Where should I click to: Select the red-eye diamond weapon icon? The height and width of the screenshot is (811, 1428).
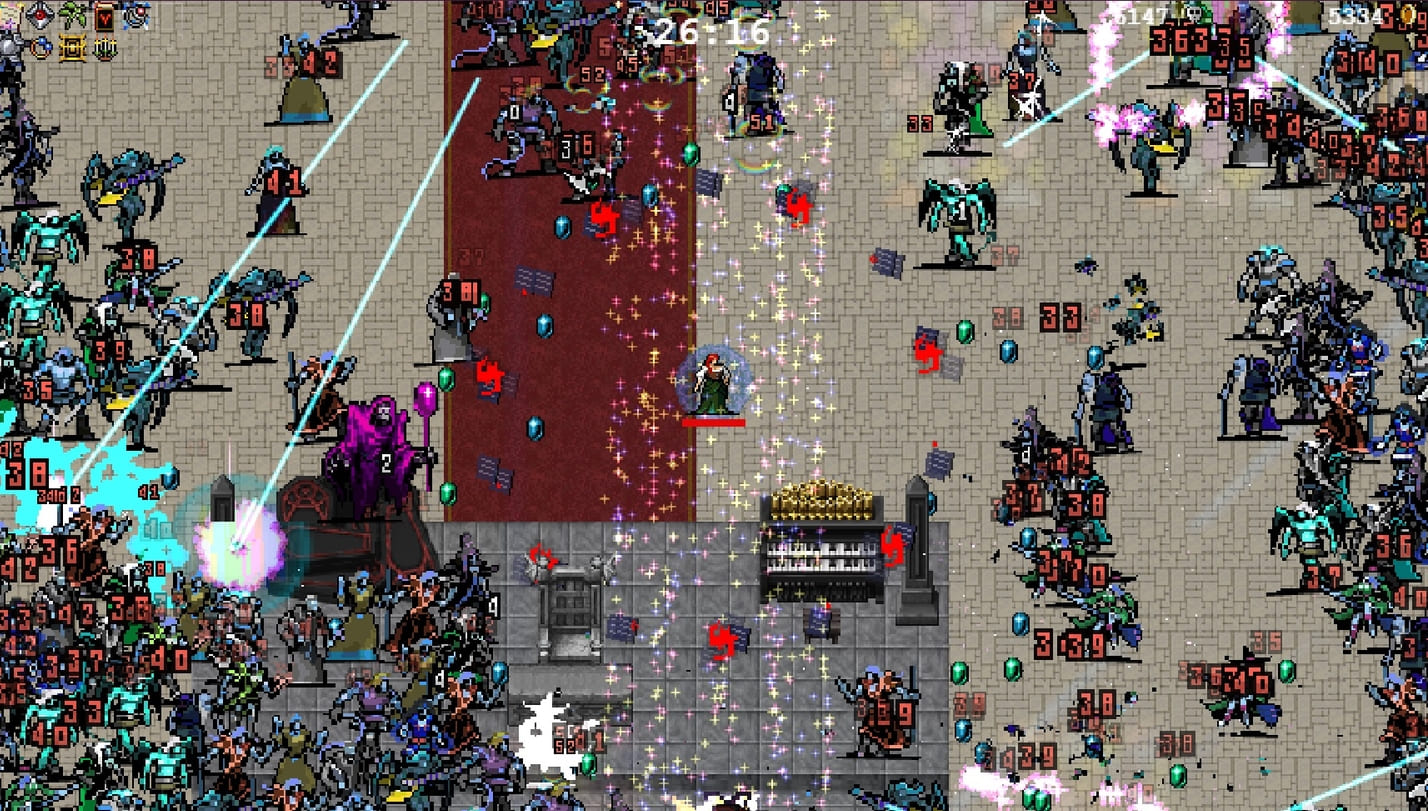click(x=39, y=15)
